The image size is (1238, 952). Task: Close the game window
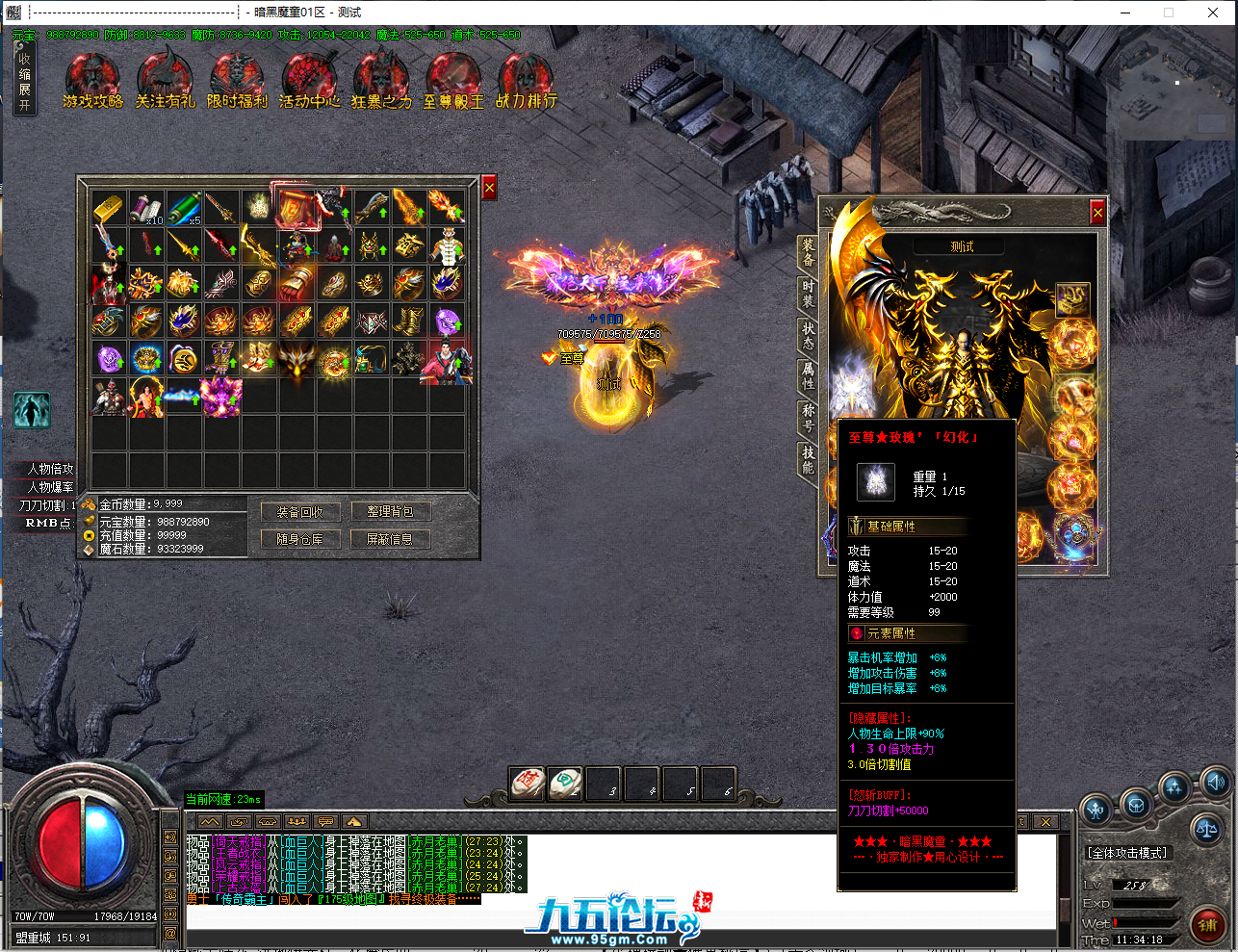tap(1213, 13)
